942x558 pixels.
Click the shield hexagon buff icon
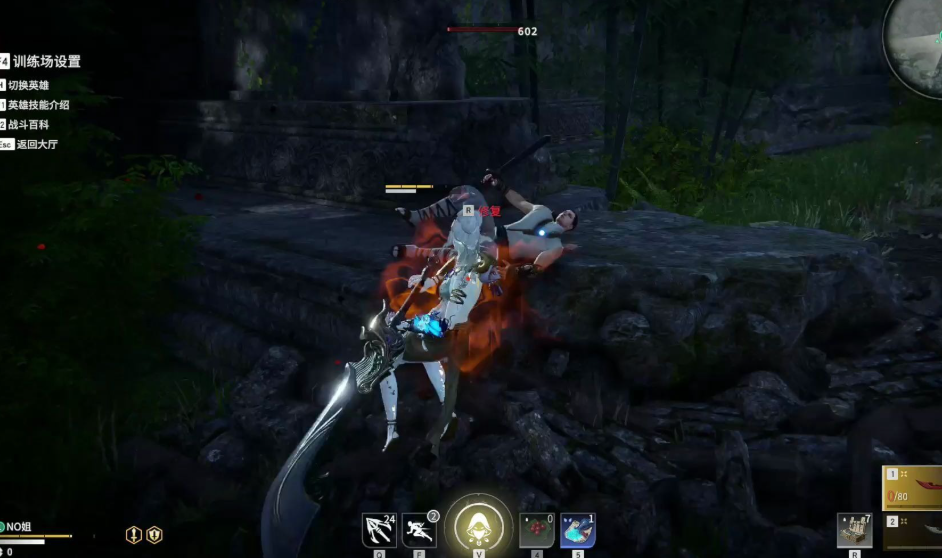click(x=154, y=535)
